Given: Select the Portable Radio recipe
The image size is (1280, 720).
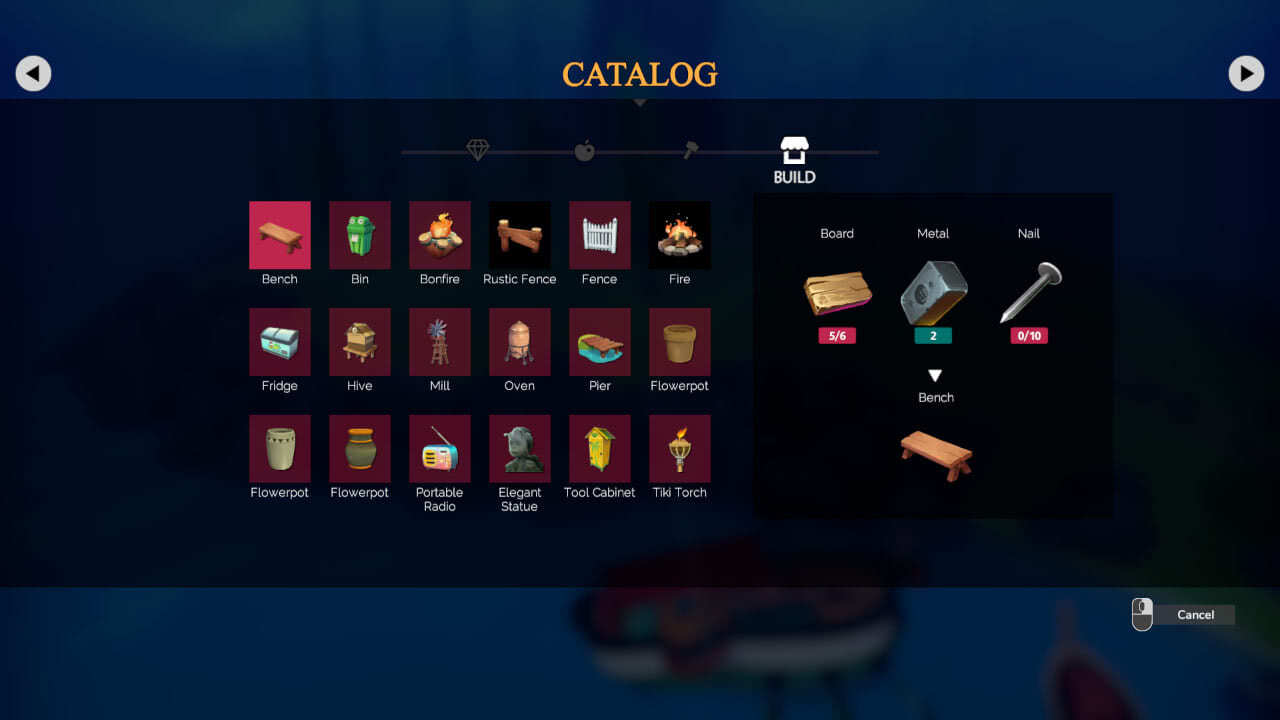Looking at the screenshot, I should click(440, 449).
